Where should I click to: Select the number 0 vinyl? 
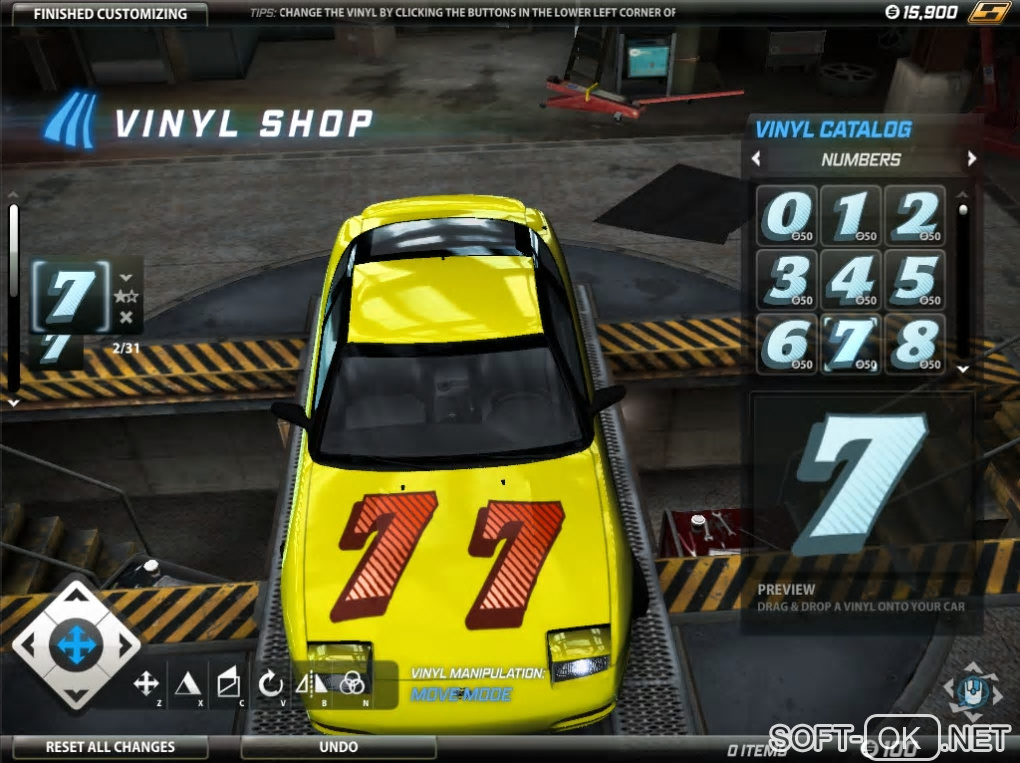point(787,215)
